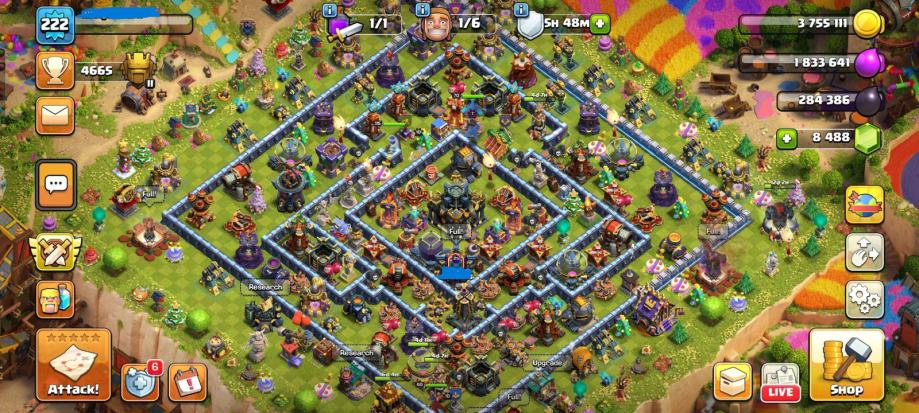Open the red calendar events icon
Screen dimensions: 919x413
pos(186,380)
